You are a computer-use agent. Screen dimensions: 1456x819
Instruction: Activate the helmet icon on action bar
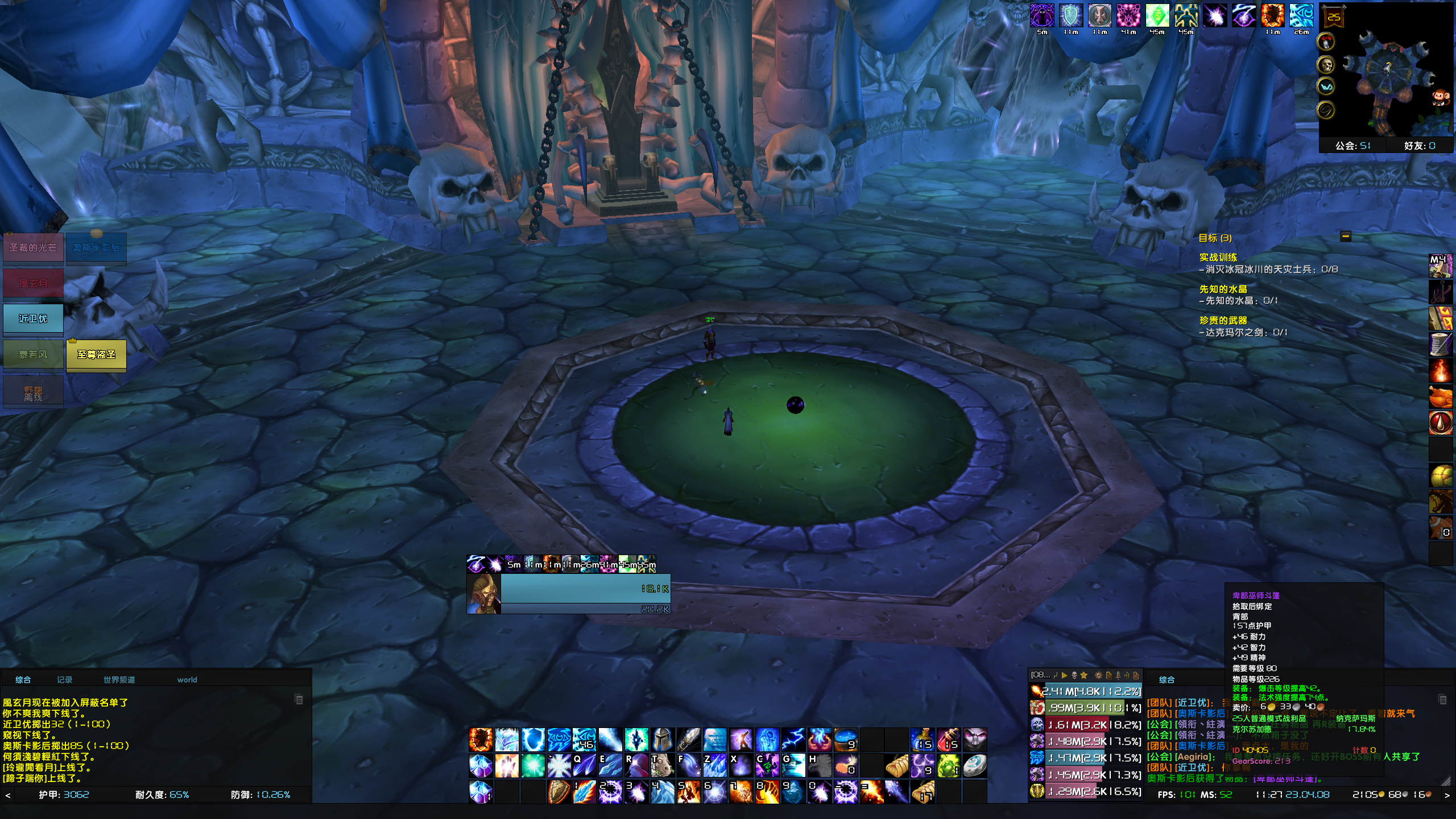point(663,740)
